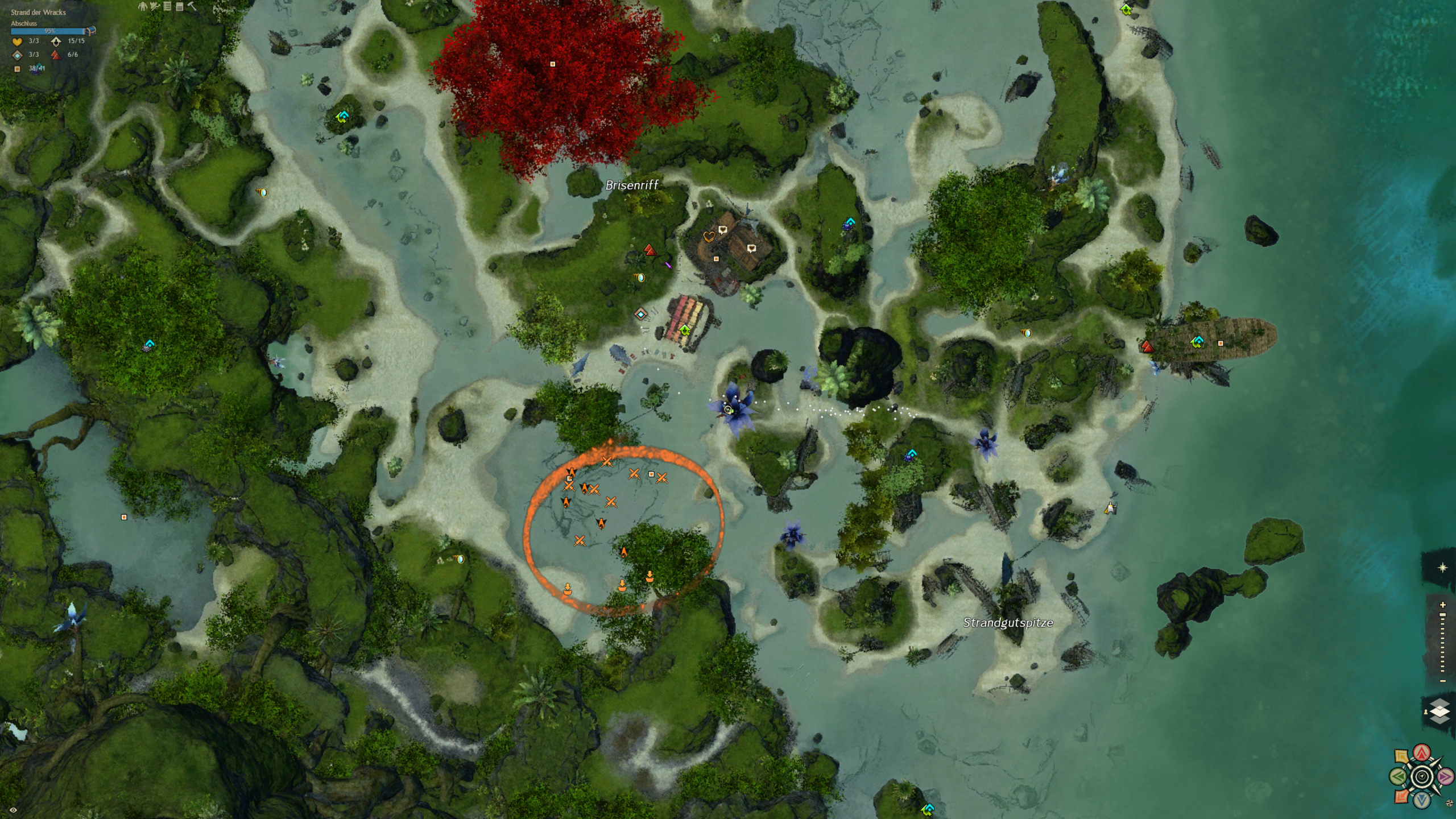
Task: Open the map floor layers selector
Action: coord(1440,712)
